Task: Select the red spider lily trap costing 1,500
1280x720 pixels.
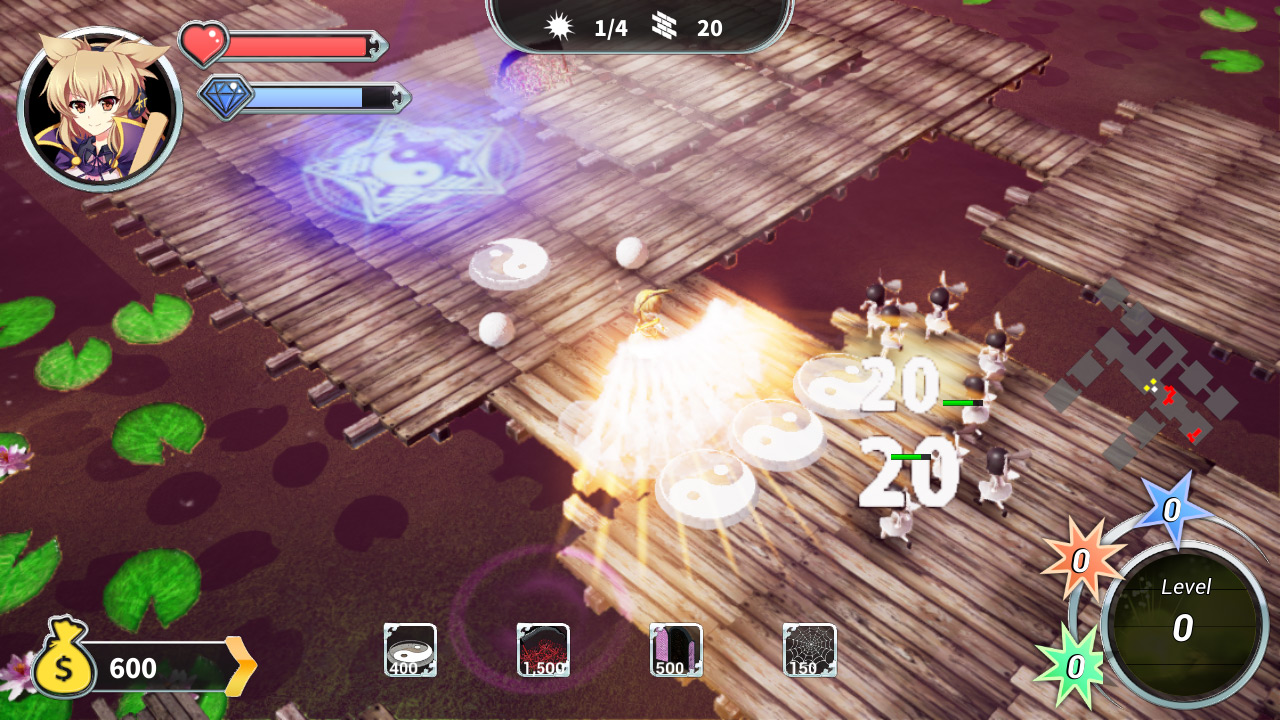Action: click(543, 650)
